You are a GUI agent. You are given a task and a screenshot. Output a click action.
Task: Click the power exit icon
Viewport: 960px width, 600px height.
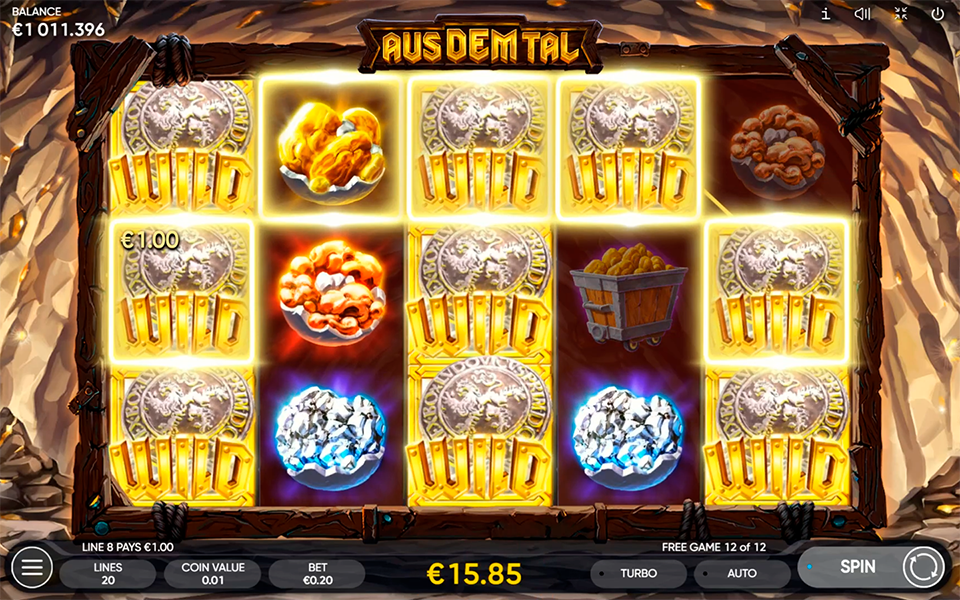tap(938, 14)
